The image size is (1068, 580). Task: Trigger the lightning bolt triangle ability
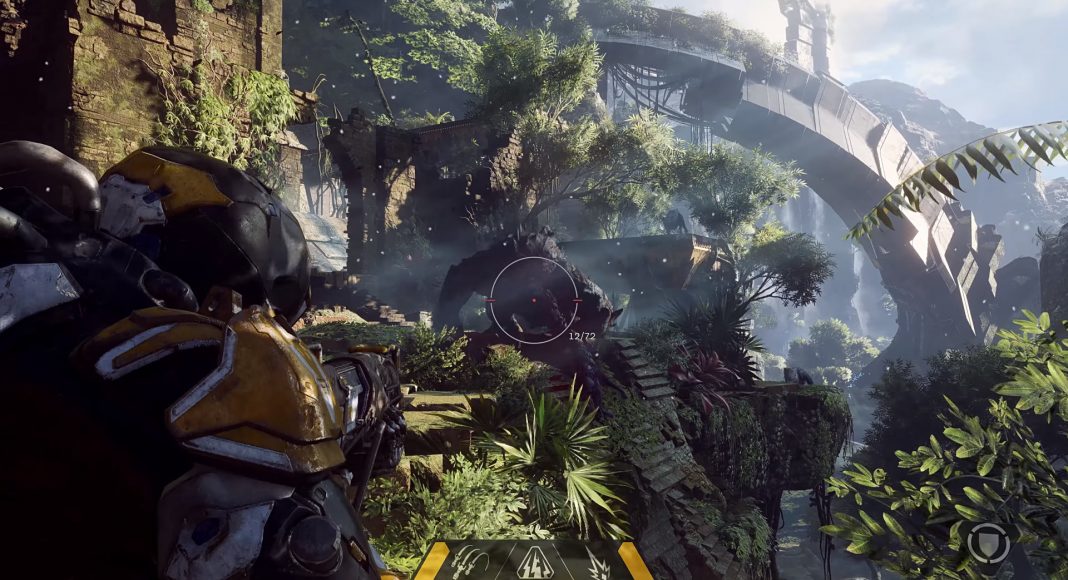tap(535, 563)
